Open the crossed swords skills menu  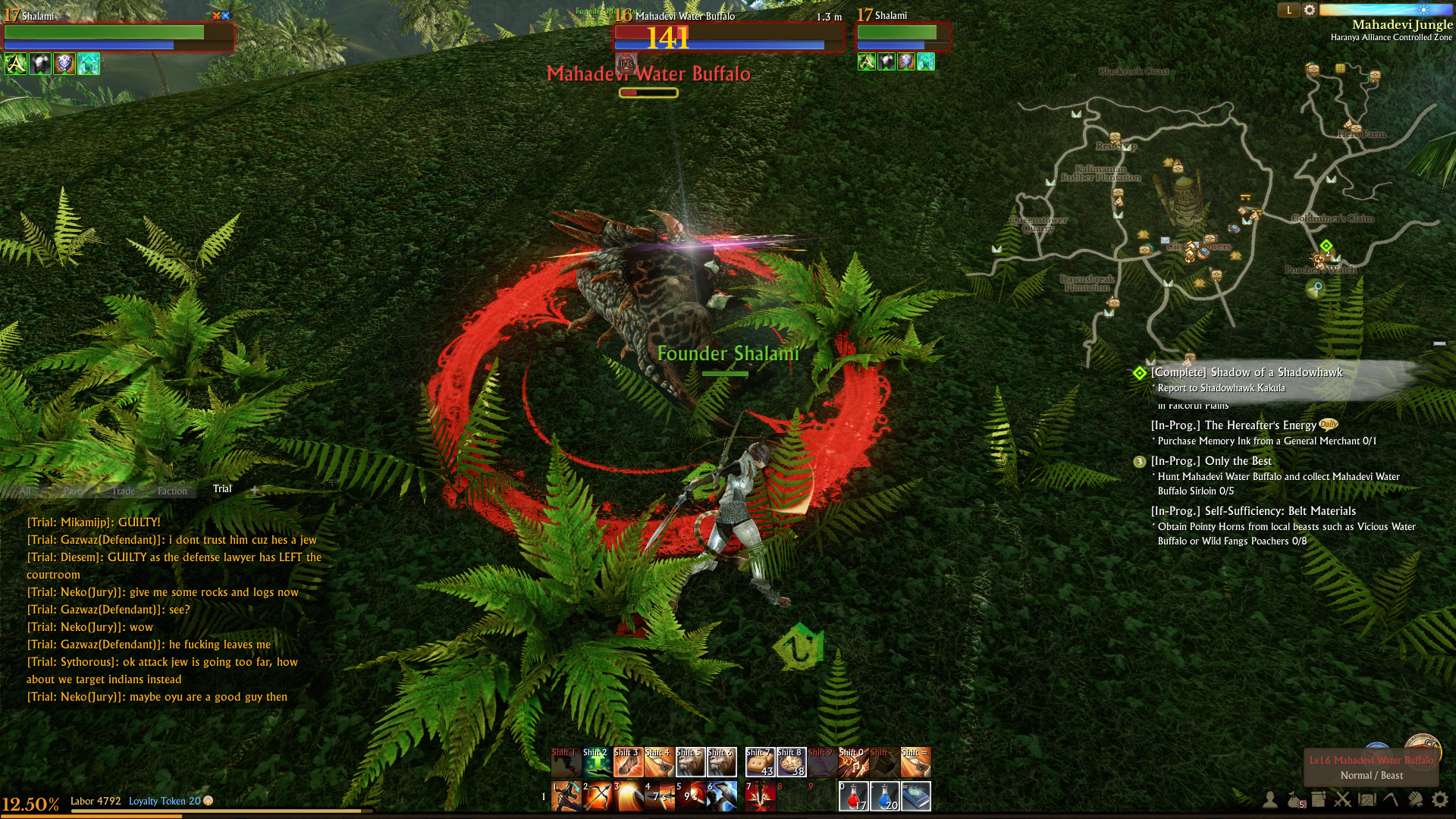click(1343, 799)
